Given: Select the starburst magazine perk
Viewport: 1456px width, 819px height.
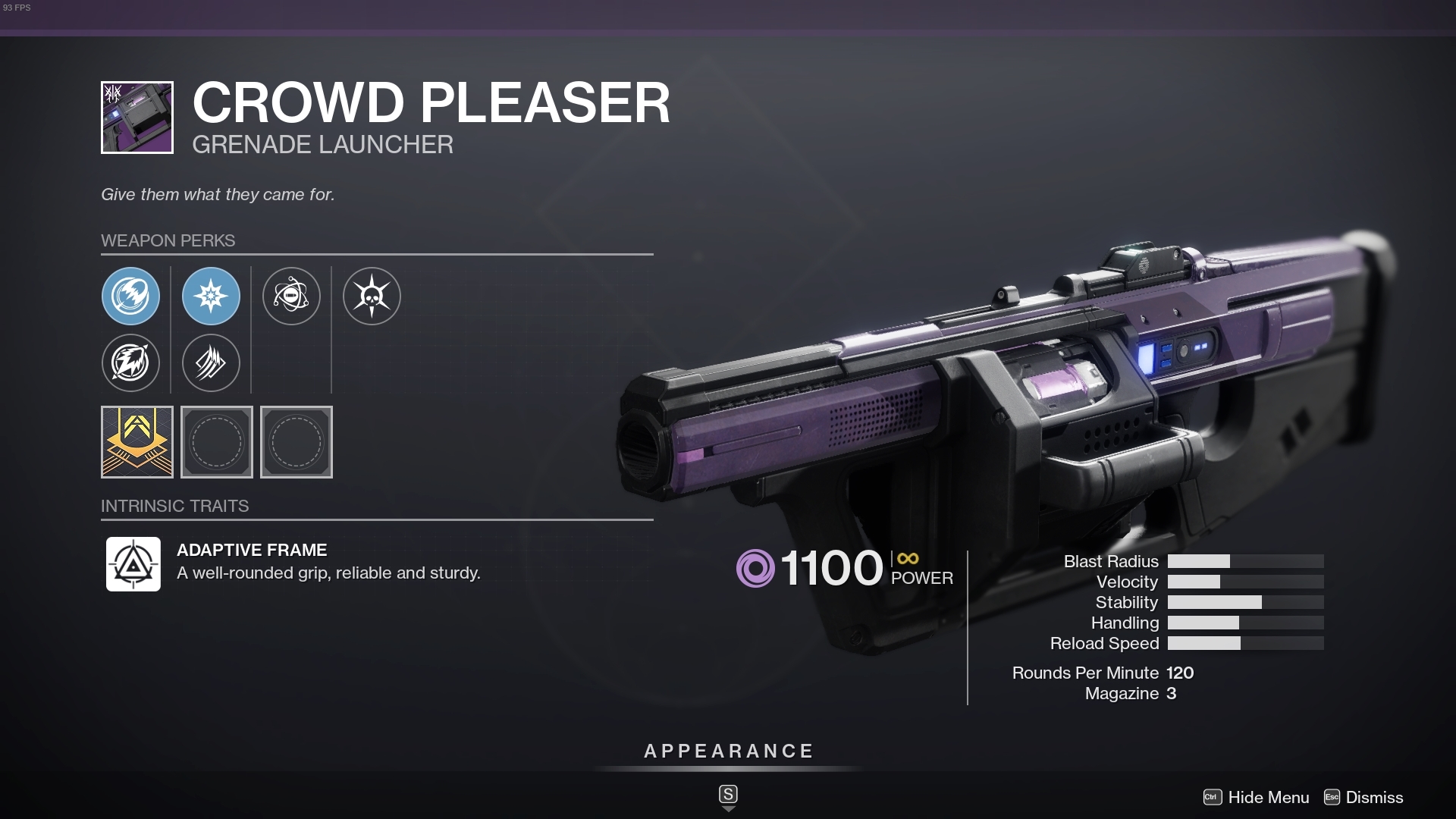Looking at the screenshot, I should (x=211, y=297).
